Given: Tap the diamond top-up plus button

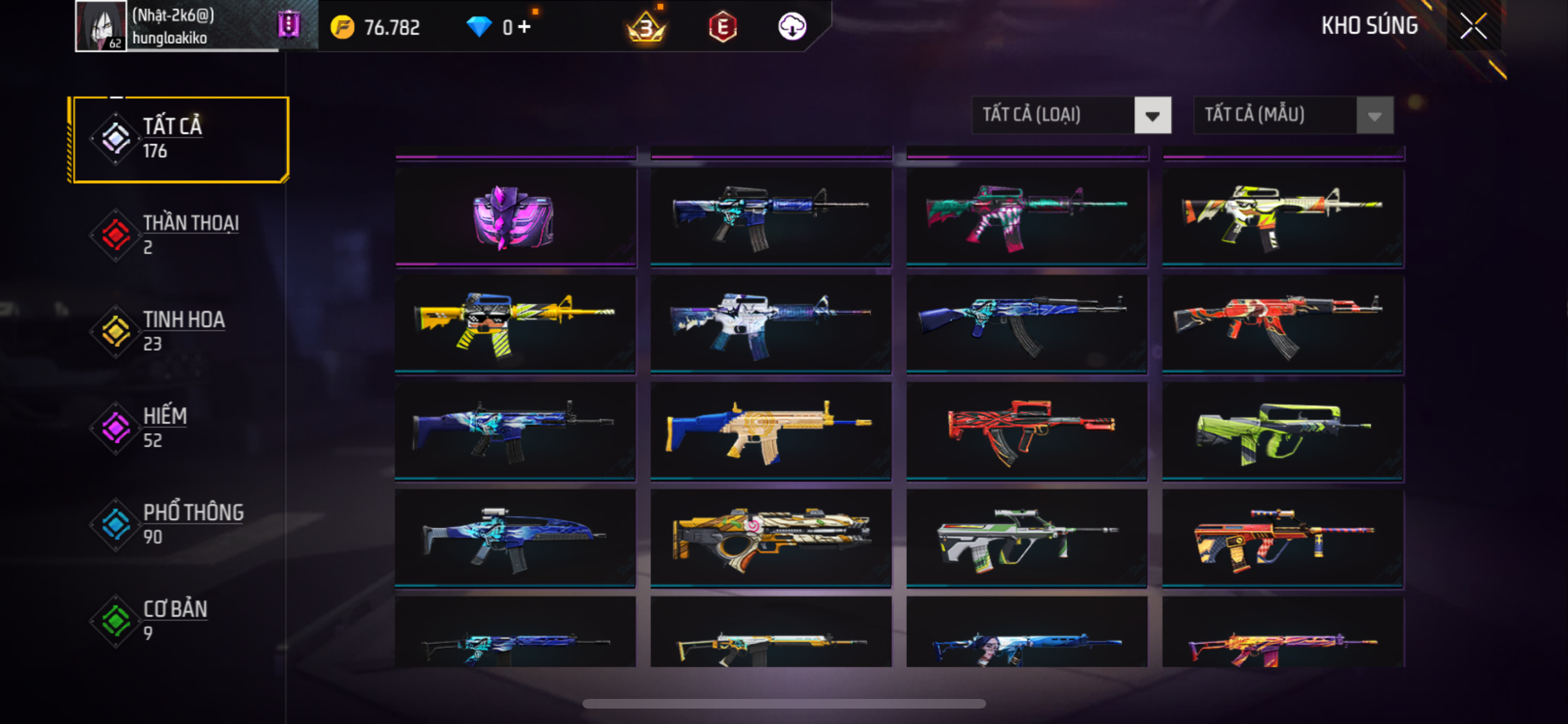Looking at the screenshot, I should coord(525,27).
